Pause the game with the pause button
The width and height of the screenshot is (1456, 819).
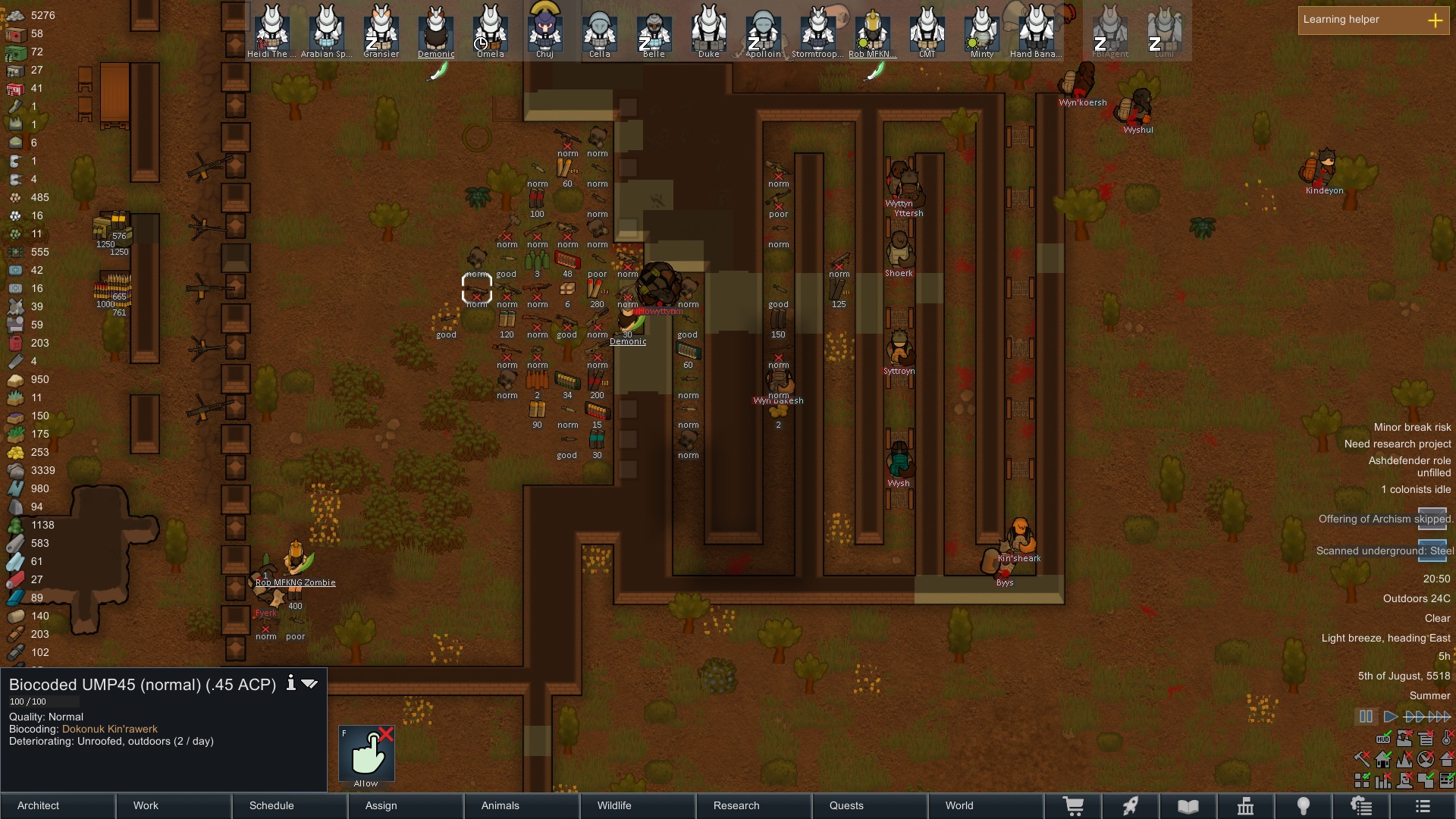pyautogui.click(x=1366, y=717)
